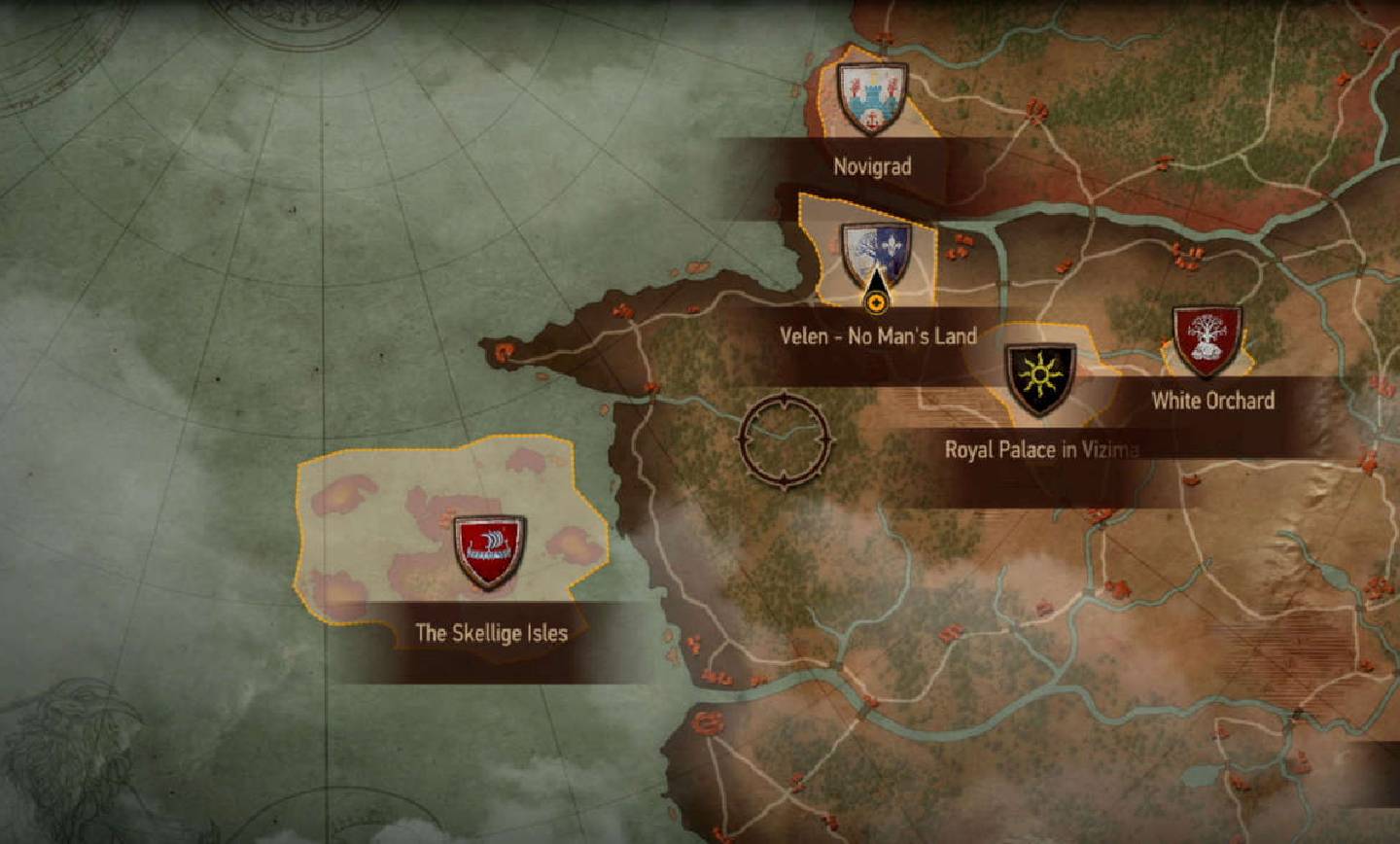Click the Novigrad region label
The height and width of the screenshot is (844, 1400).
[x=872, y=167]
